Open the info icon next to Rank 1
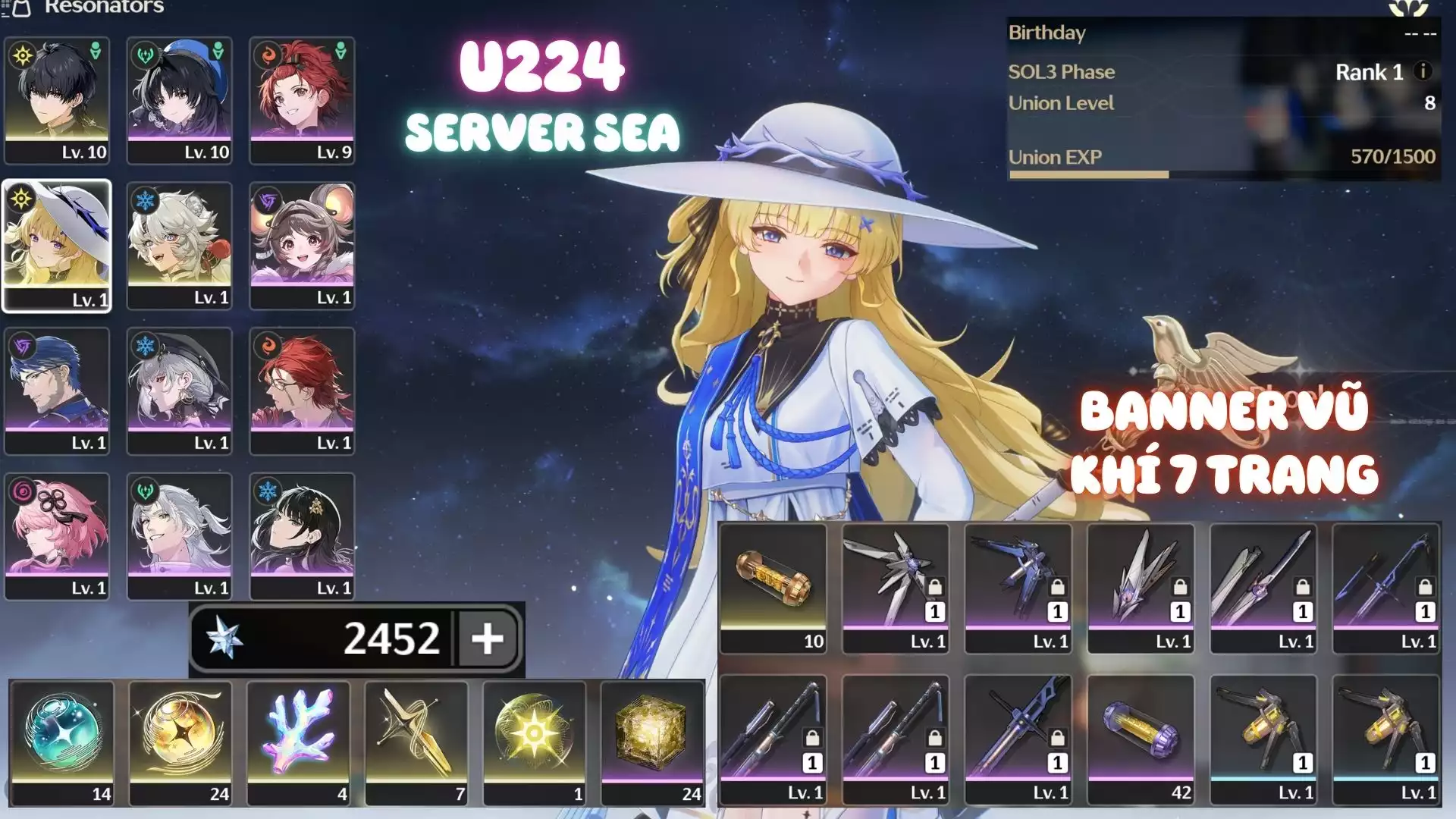 point(1423,71)
